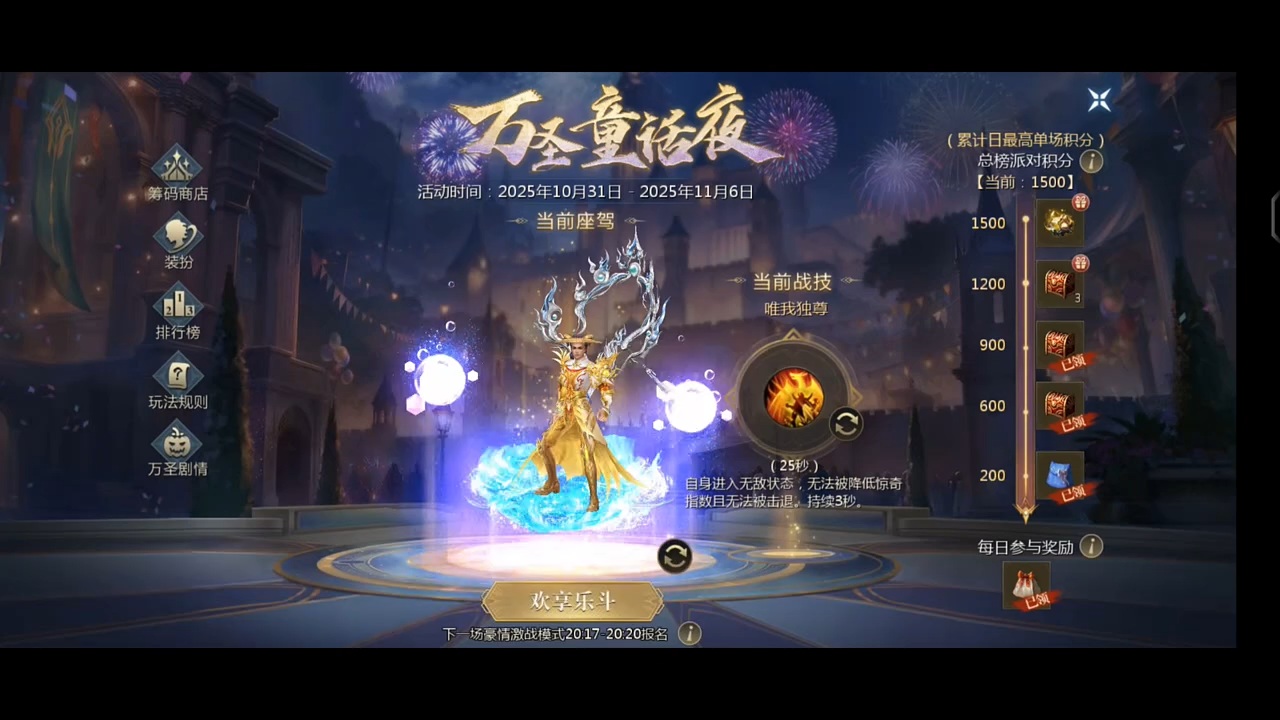Open the info tooltip next to 总榜派对积分
Screen dimensions: 1280x720
[1091, 162]
